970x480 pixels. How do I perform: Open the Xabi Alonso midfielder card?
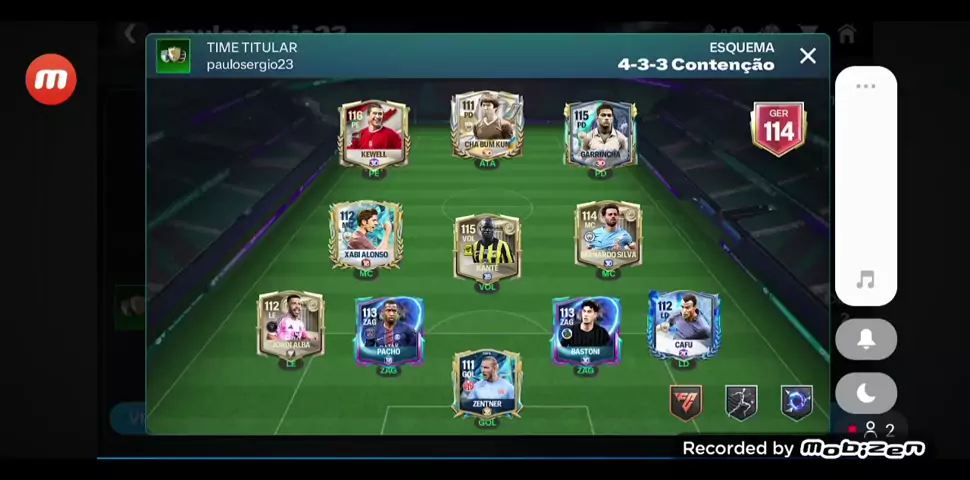pyautogui.click(x=366, y=236)
